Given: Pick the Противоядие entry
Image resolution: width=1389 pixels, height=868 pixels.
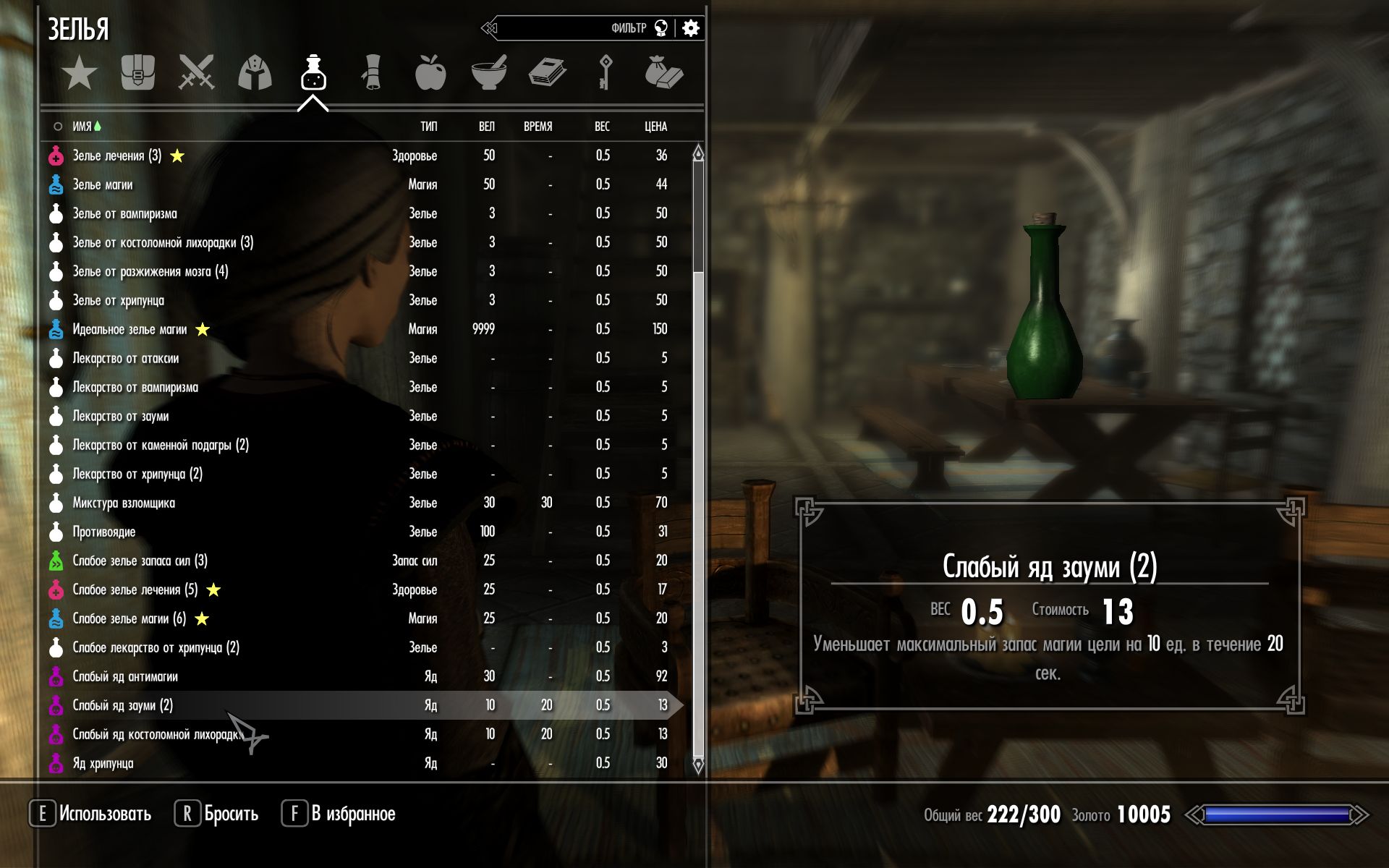Looking at the screenshot, I should click(x=104, y=532).
